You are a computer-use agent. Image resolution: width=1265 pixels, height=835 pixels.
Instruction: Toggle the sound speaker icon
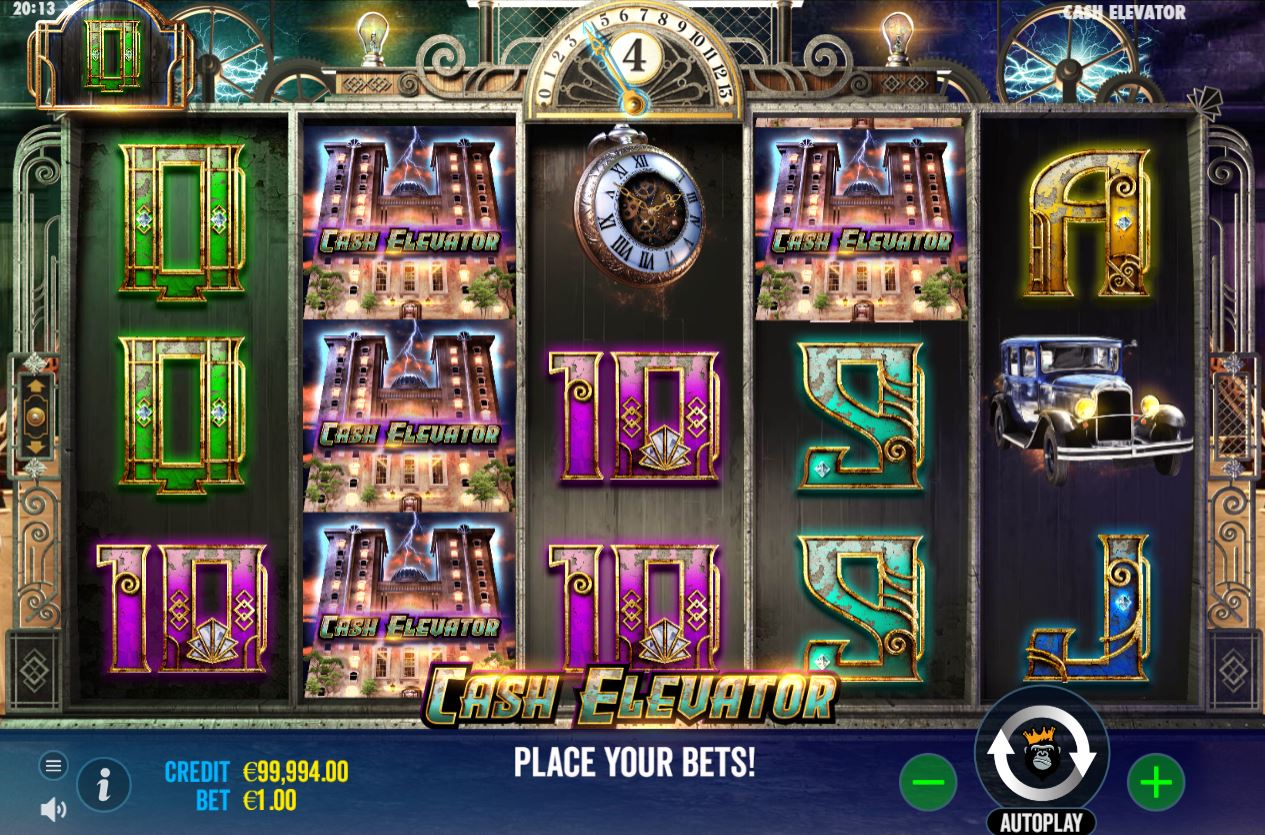tap(54, 809)
